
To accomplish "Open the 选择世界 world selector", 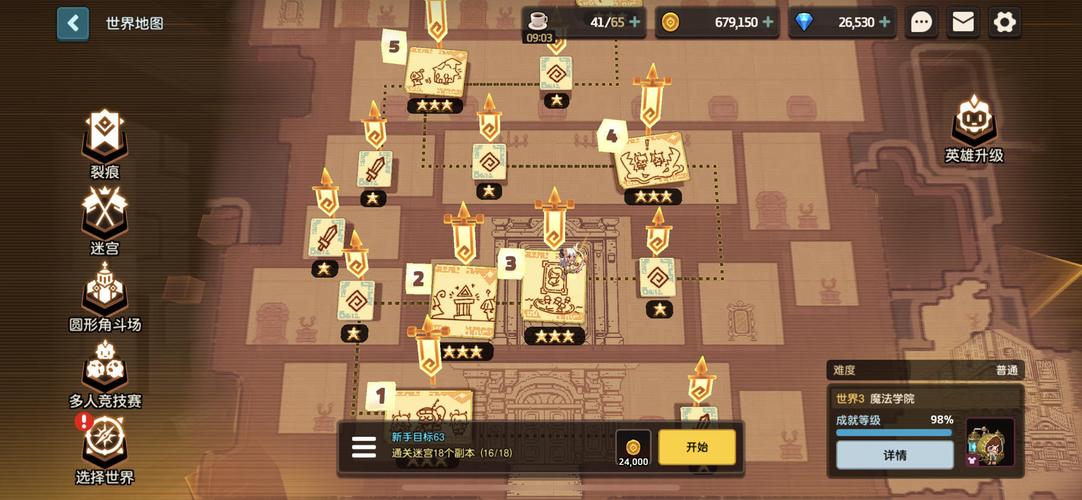I will [x=104, y=448].
